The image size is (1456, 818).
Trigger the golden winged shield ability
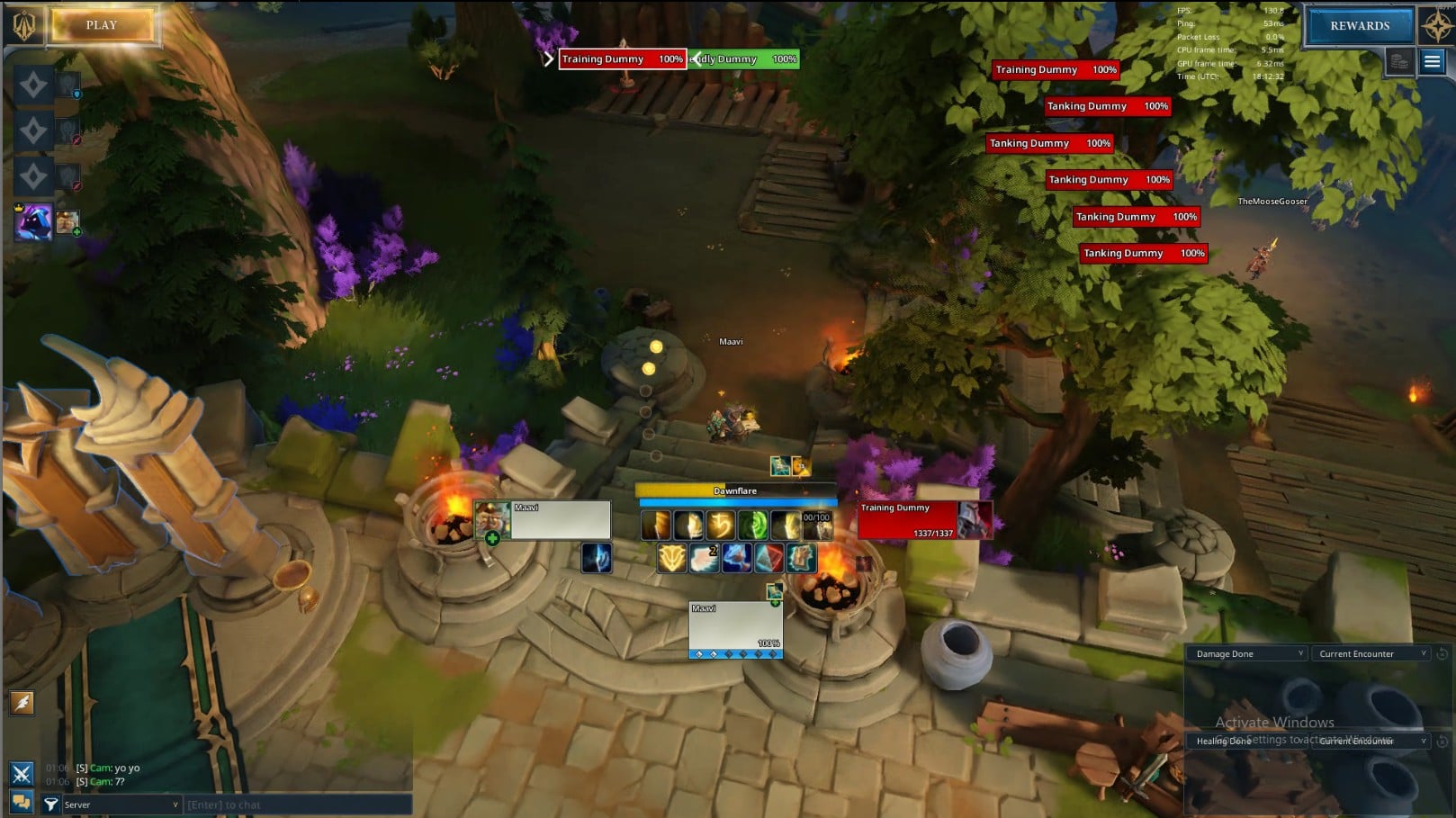point(671,558)
